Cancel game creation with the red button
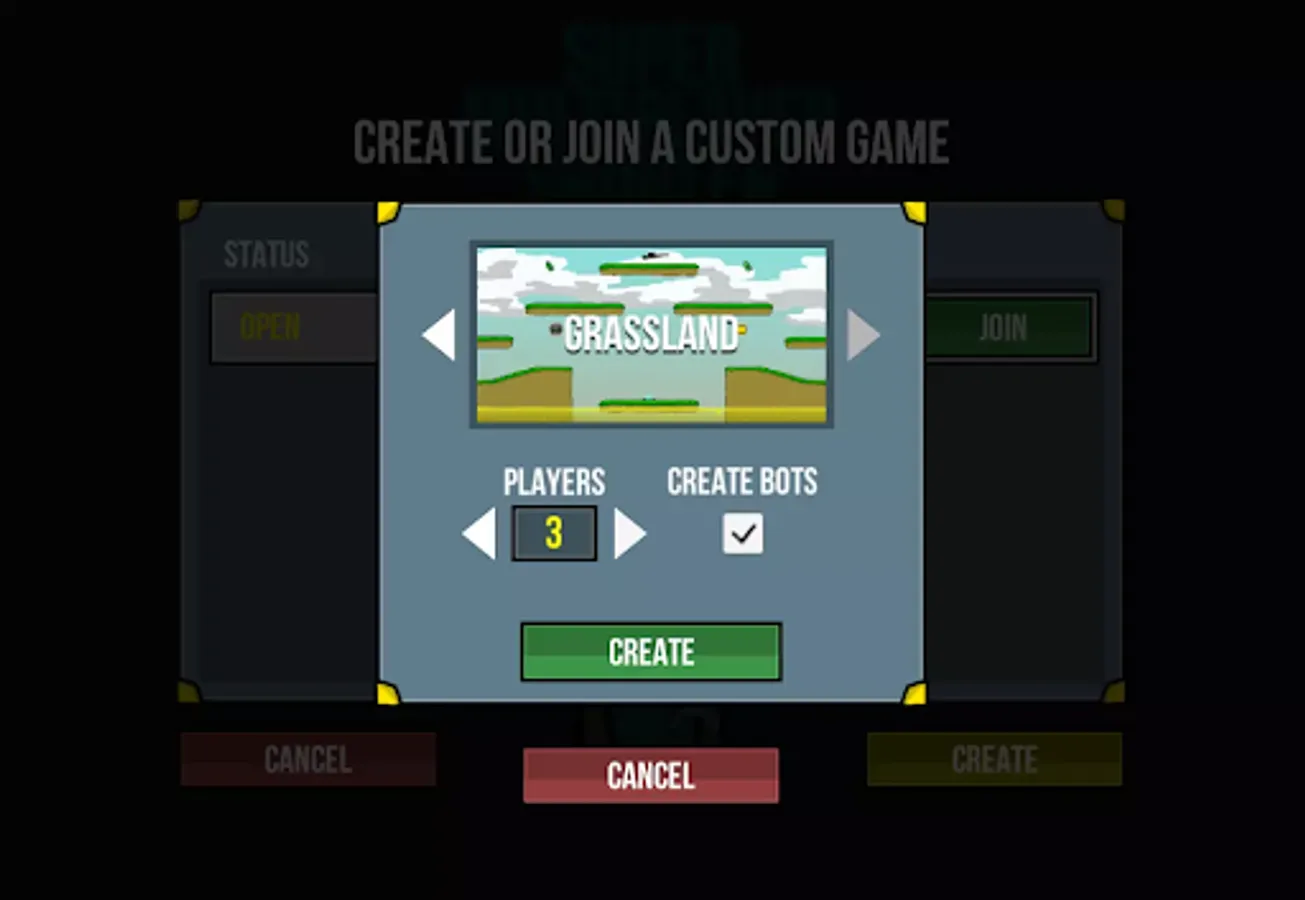 tap(650, 776)
